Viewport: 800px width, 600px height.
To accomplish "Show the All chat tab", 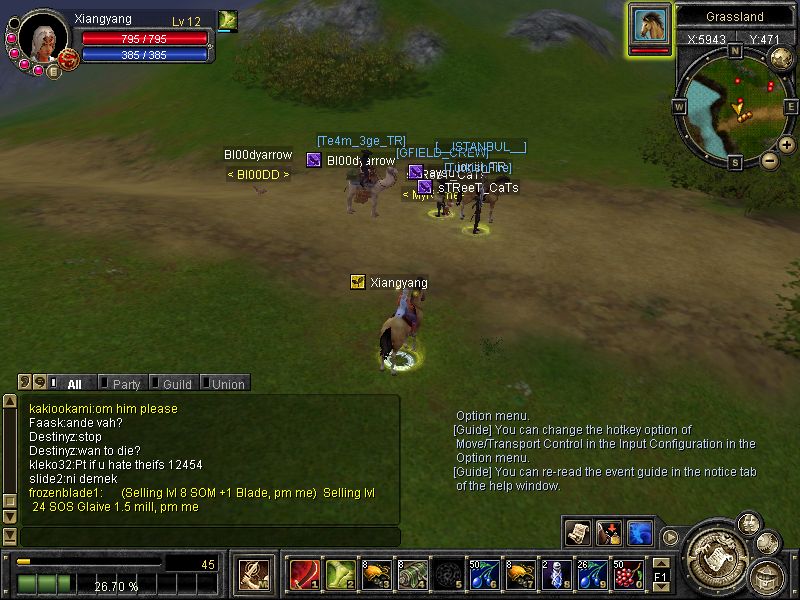I will [x=72, y=383].
